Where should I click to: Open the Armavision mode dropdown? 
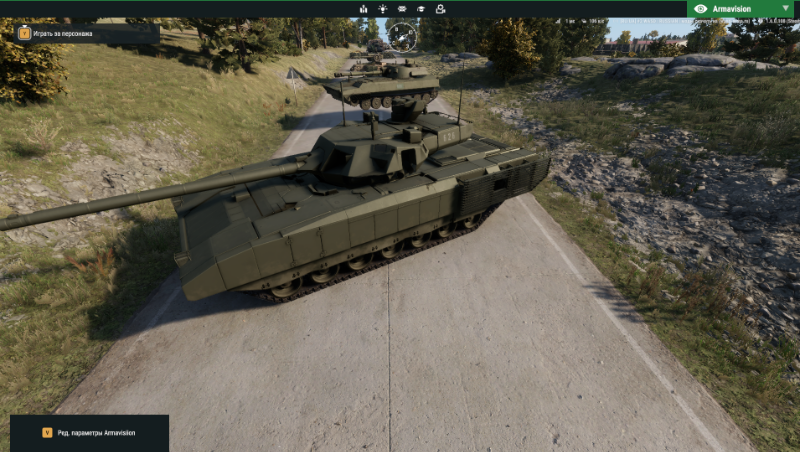(742, 8)
